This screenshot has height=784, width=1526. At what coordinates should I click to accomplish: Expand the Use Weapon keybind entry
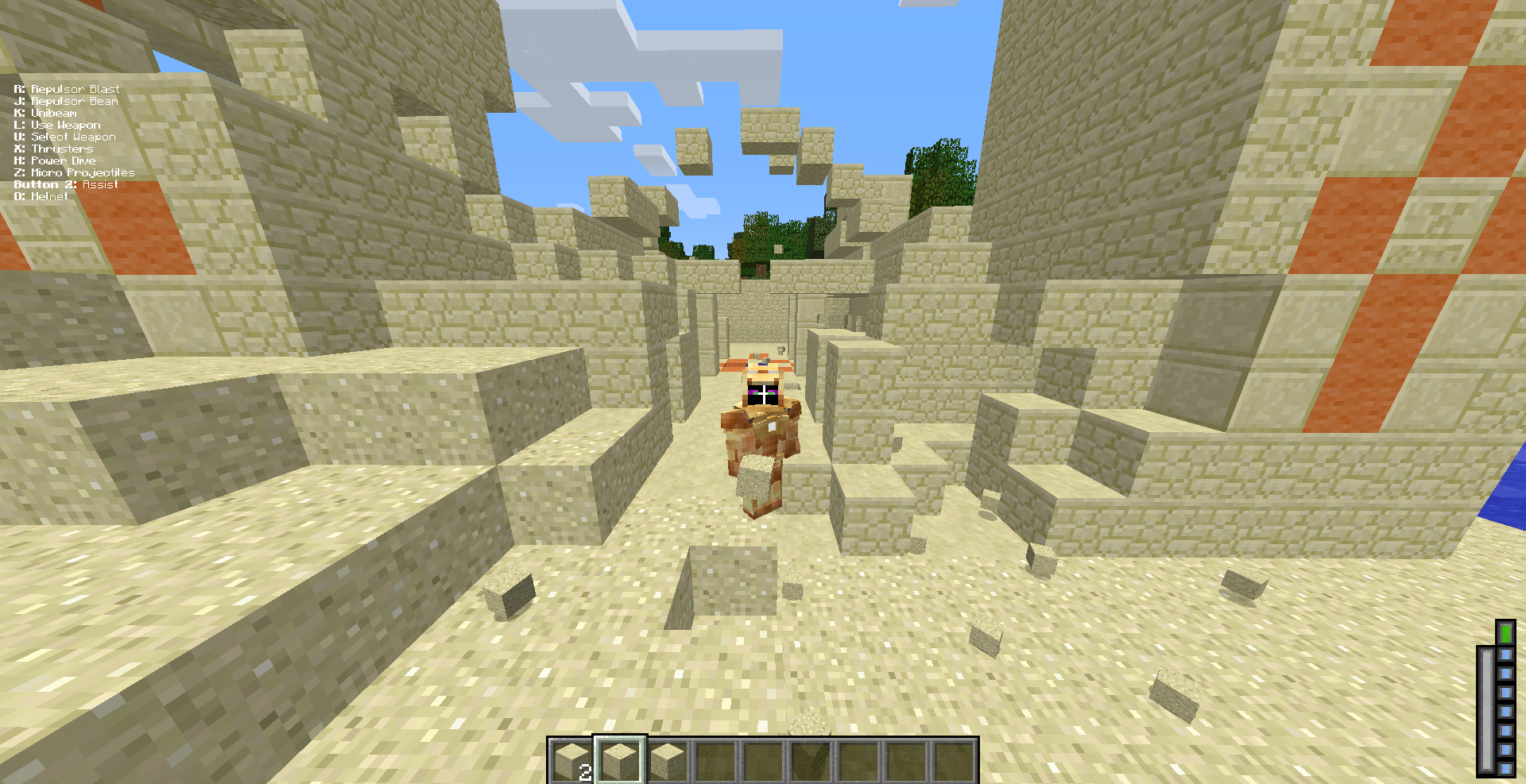point(56,124)
